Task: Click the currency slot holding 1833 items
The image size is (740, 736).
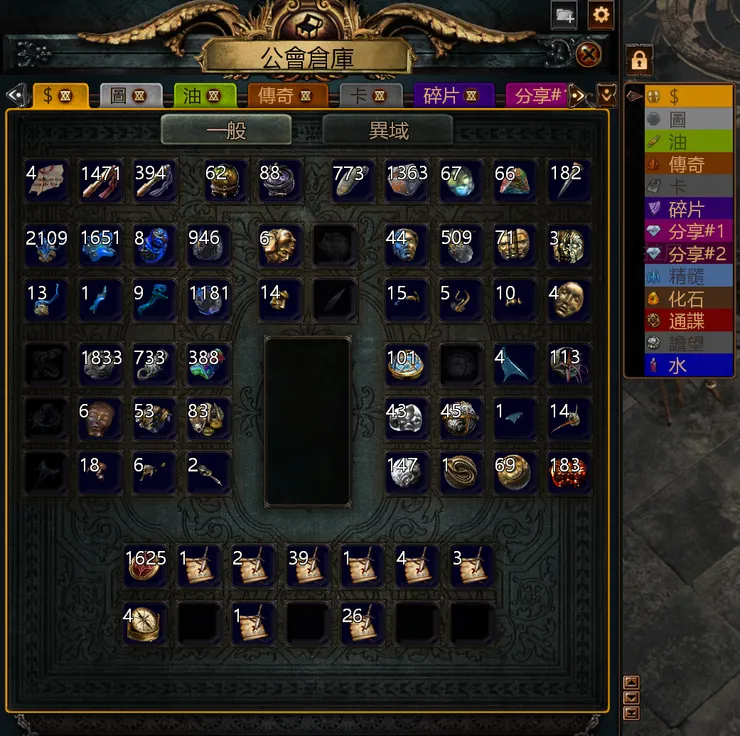Action: click(x=101, y=365)
